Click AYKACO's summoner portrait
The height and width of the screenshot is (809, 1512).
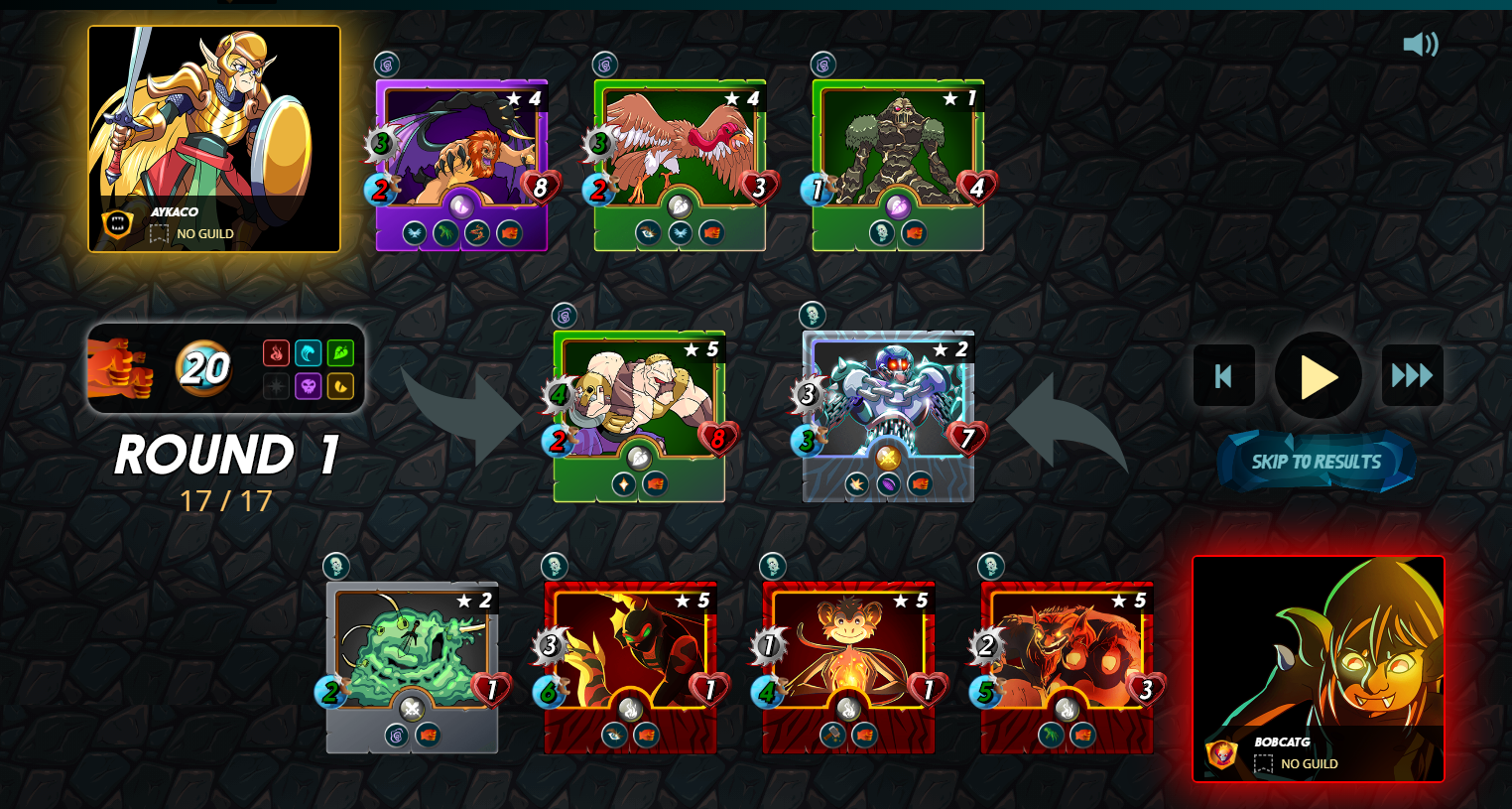click(213, 129)
